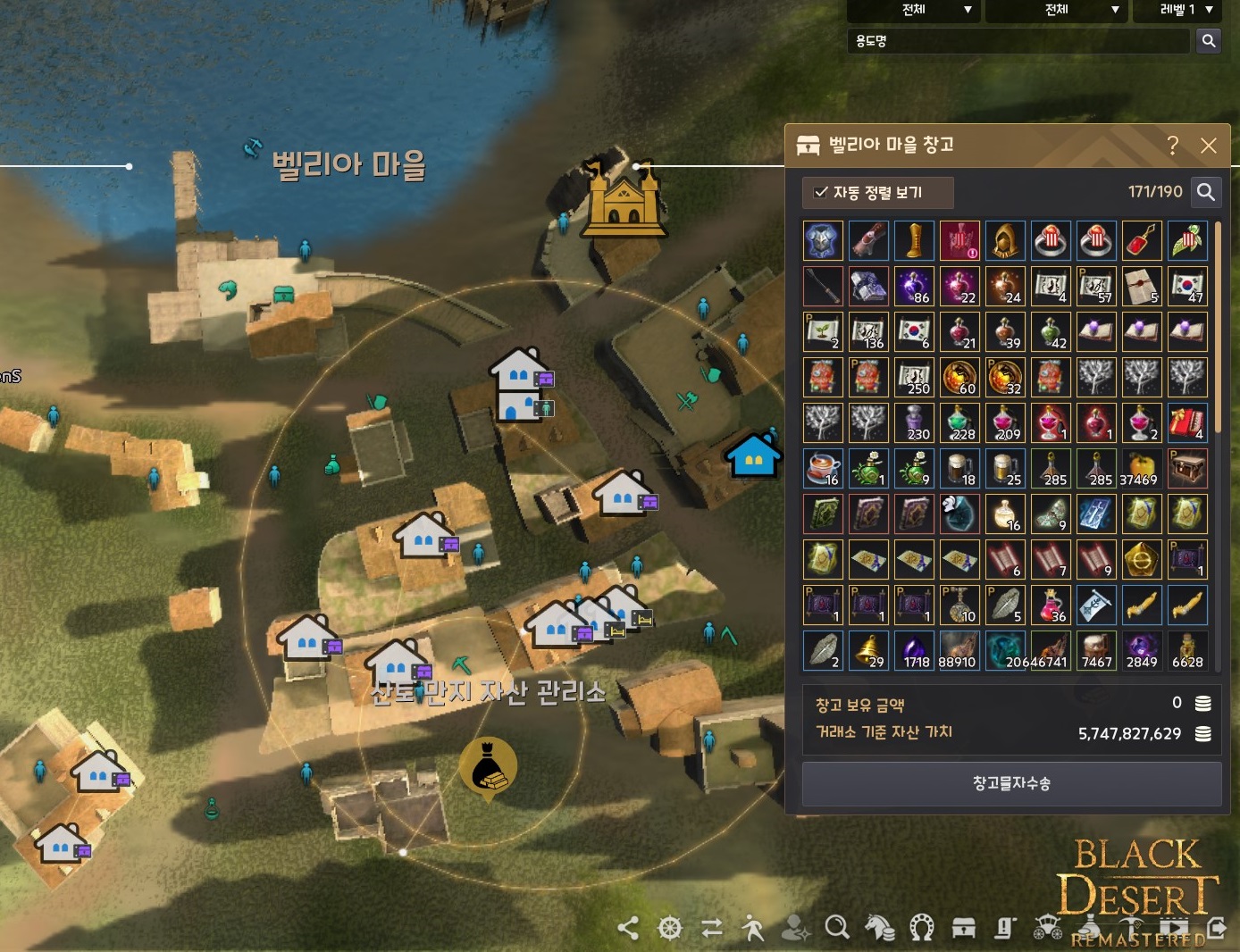
Task: Open storage help with the question mark
Action: [x=1172, y=146]
